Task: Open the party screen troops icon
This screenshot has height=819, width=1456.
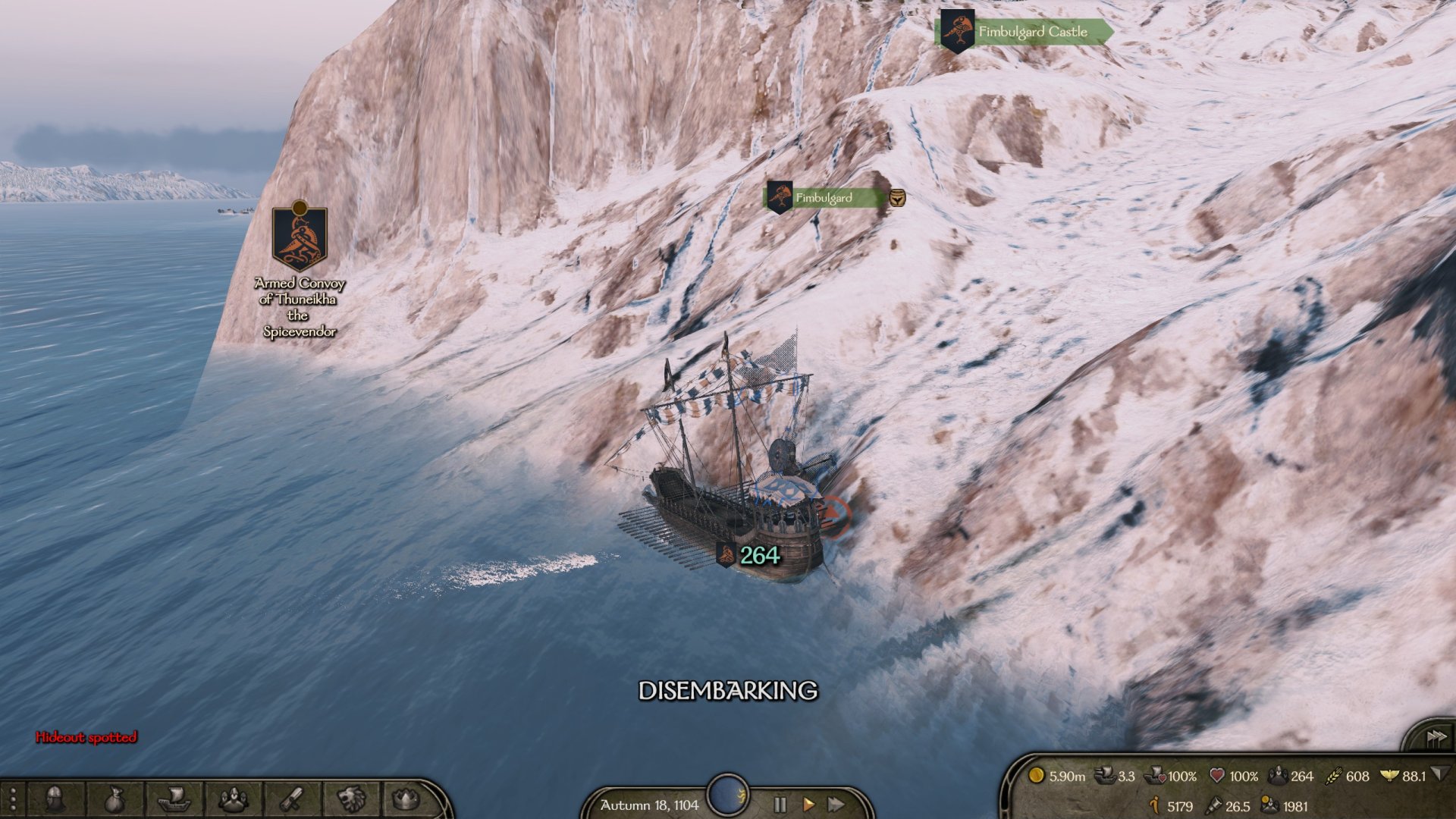Action: point(233,799)
